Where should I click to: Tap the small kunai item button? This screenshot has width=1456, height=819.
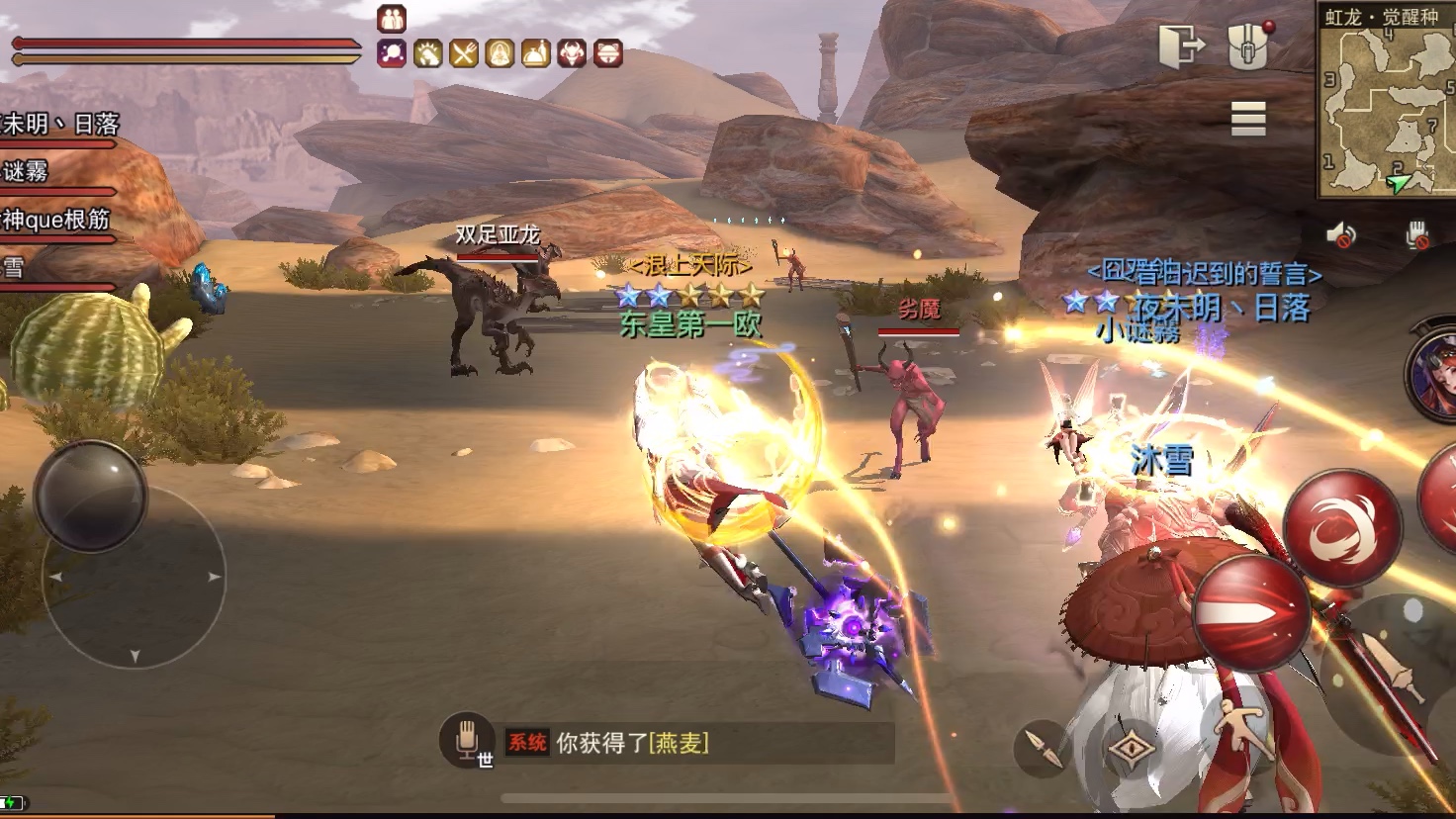(x=1044, y=749)
